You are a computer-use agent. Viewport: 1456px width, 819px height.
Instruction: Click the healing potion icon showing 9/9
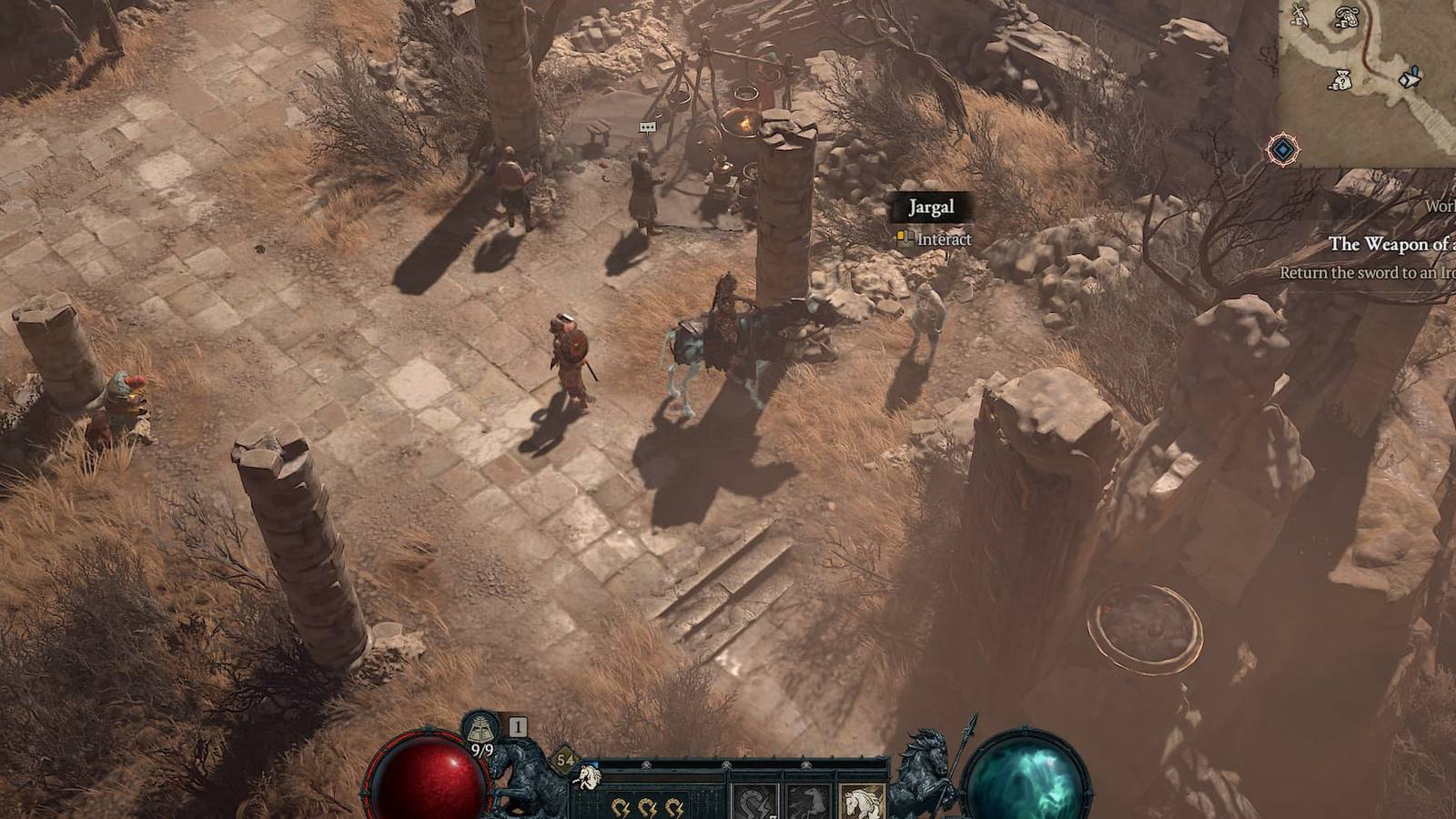pos(480,728)
